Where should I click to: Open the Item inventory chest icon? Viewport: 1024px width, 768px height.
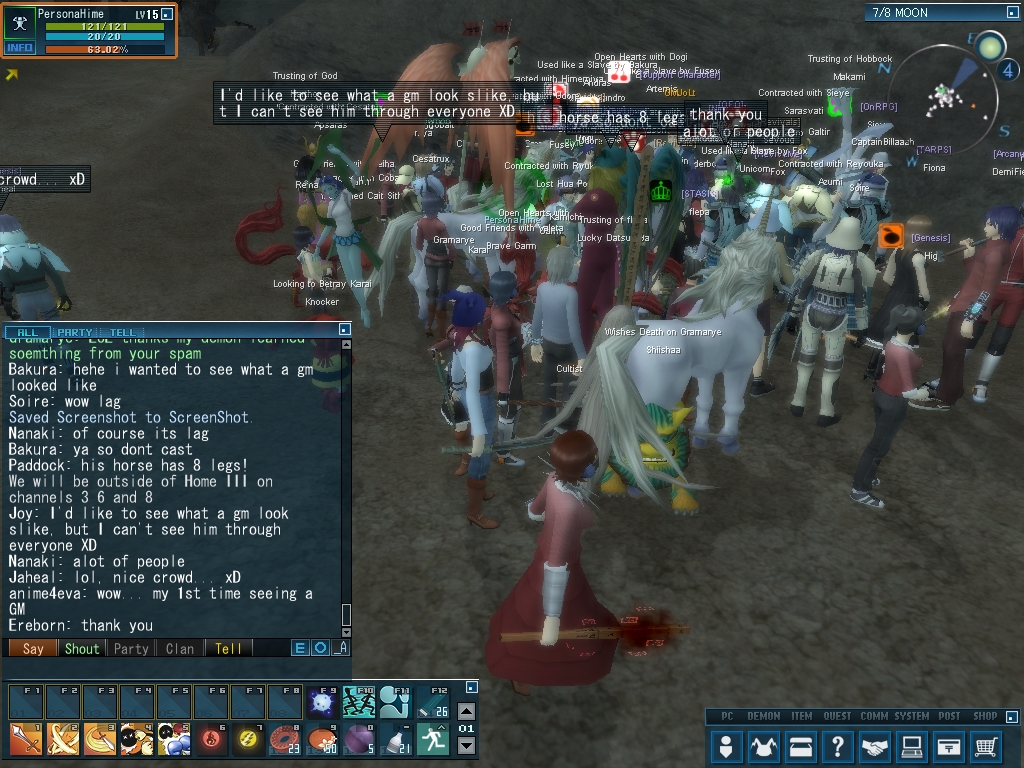[802, 746]
